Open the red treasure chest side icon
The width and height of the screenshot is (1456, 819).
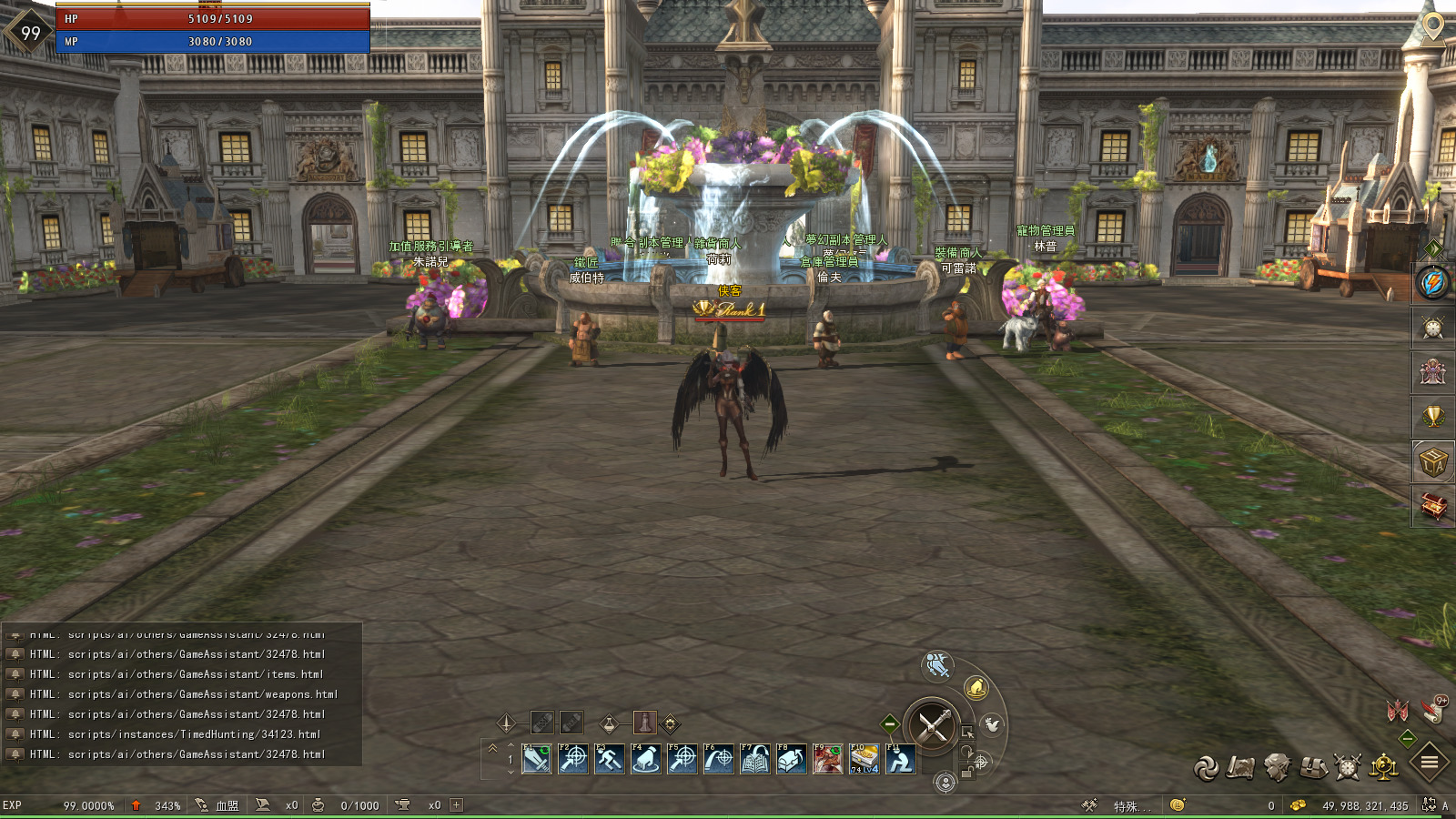pyautogui.click(x=1433, y=506)
